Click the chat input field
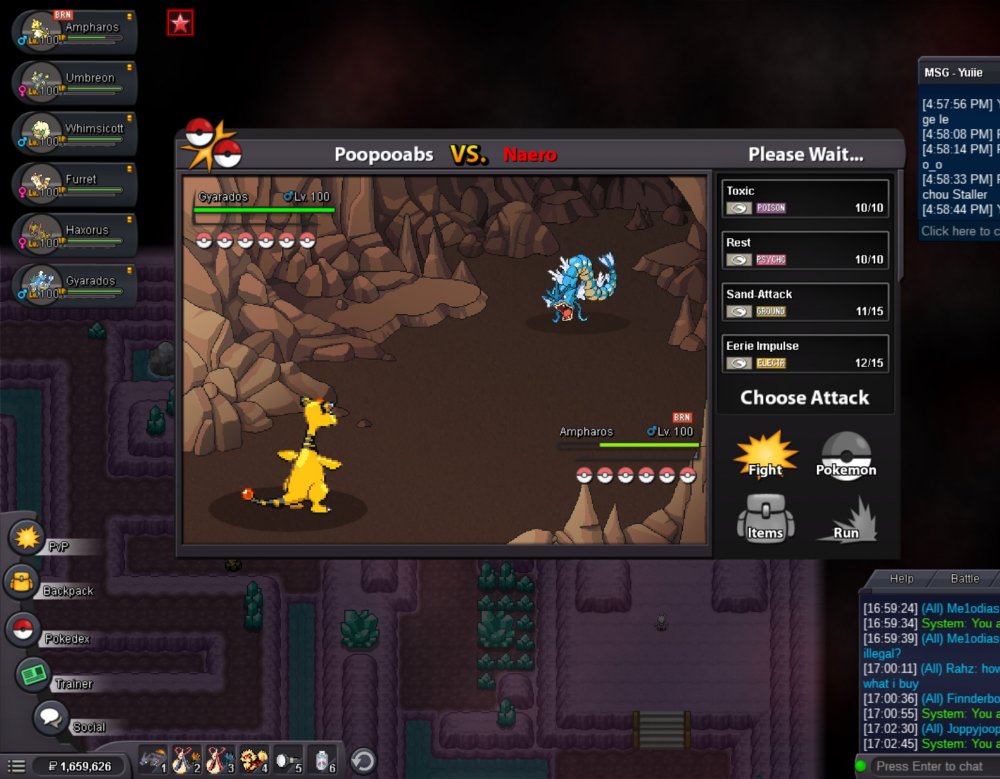Image resolution: width=1000 pixels, height=779 pixels. tap(932, 766)
